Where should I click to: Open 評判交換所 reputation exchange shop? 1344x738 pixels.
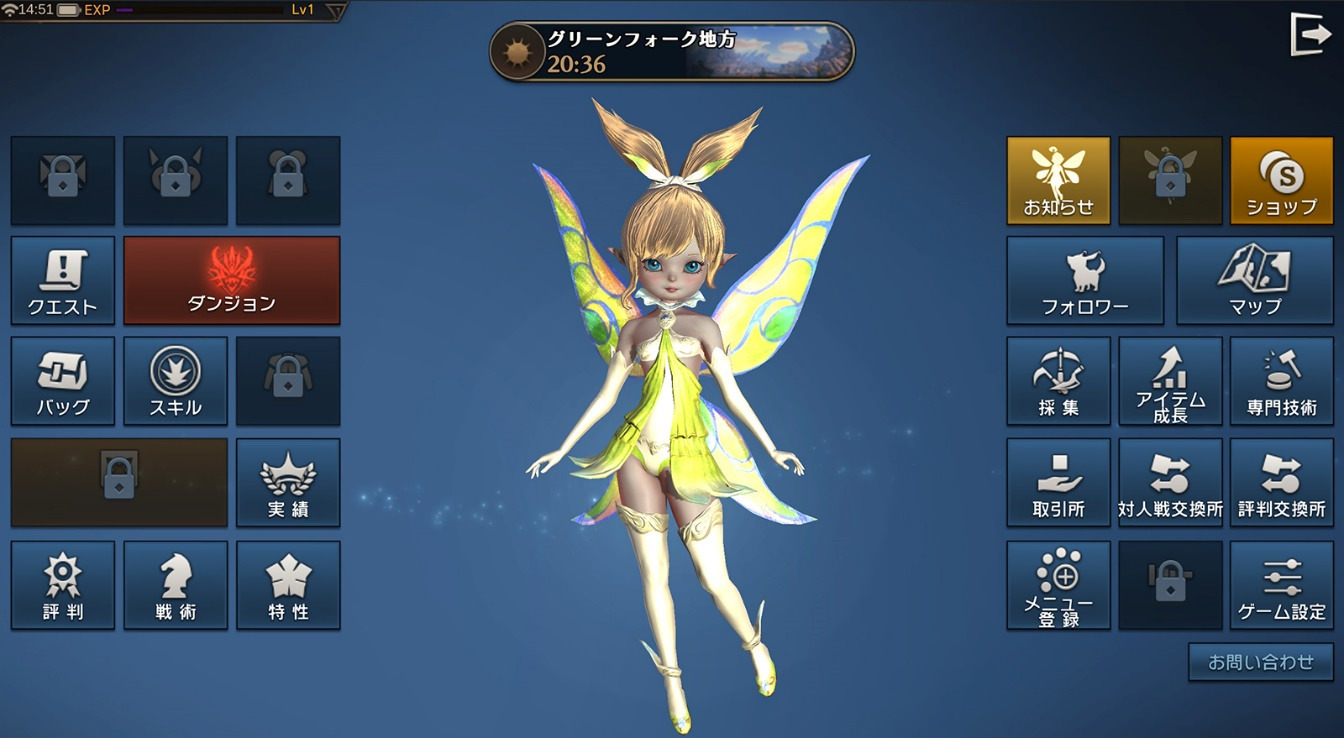click(1281, 482)
